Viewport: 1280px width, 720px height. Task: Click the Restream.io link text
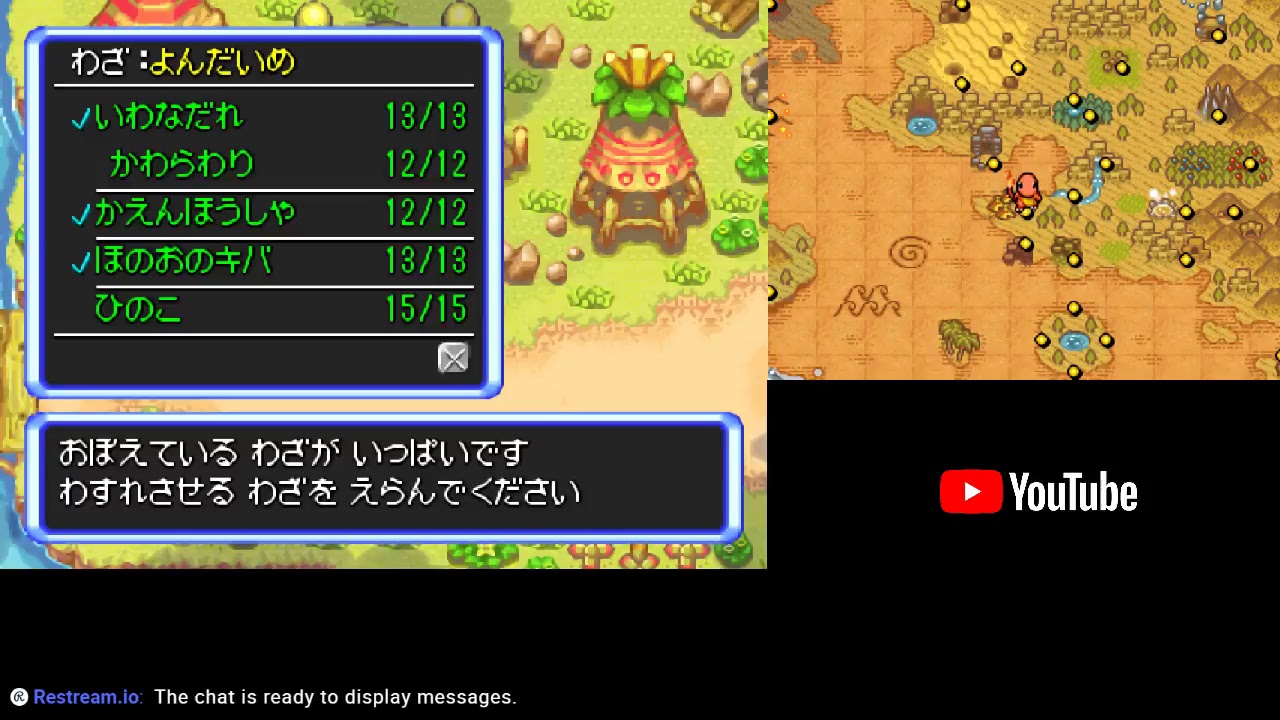point(85,697)
